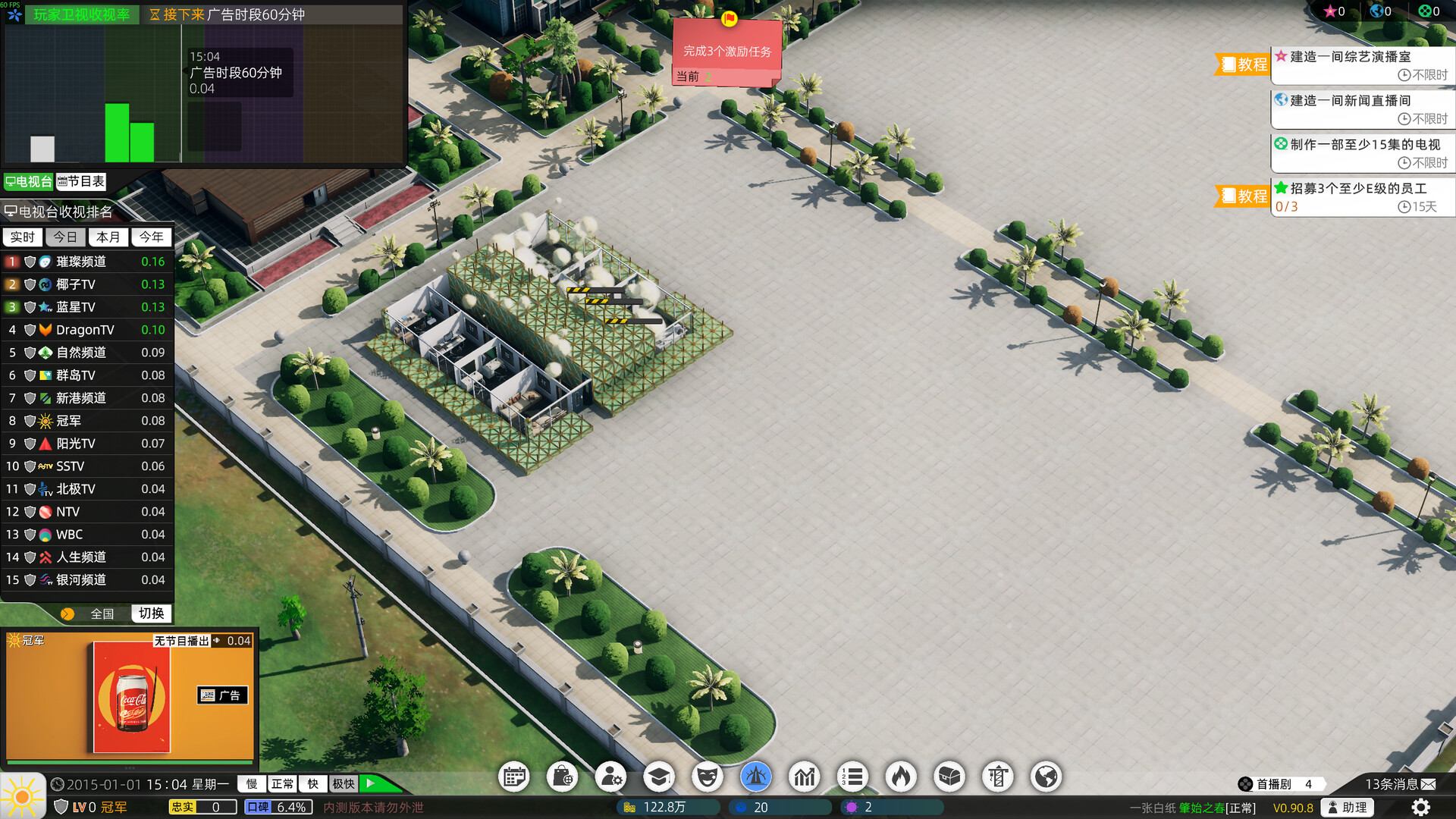Open the calendar schedule icon
The image size is (1456, 819).
tap(514, 777)
